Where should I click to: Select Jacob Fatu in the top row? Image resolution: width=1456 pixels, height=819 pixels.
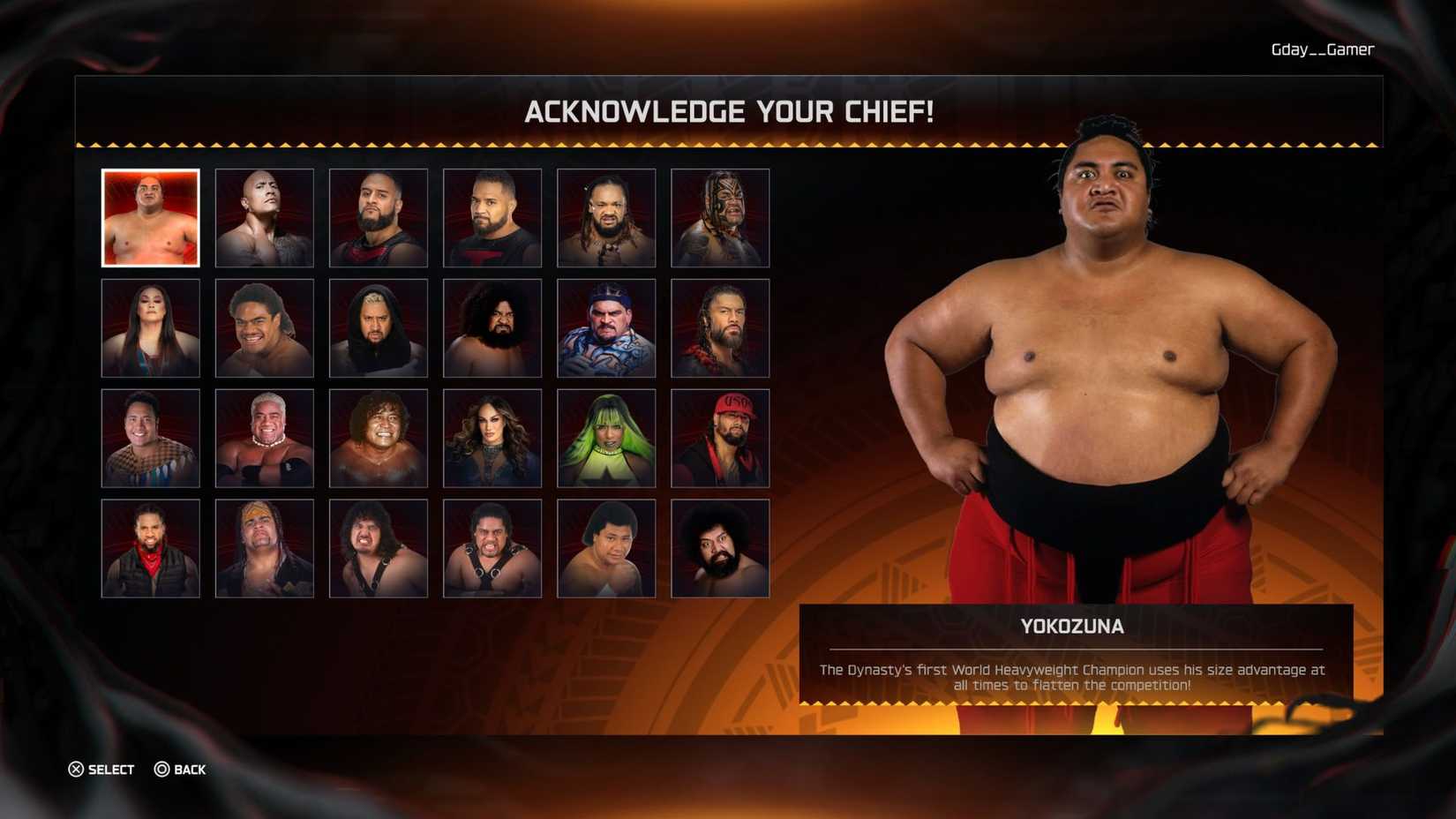pos(605,217)
